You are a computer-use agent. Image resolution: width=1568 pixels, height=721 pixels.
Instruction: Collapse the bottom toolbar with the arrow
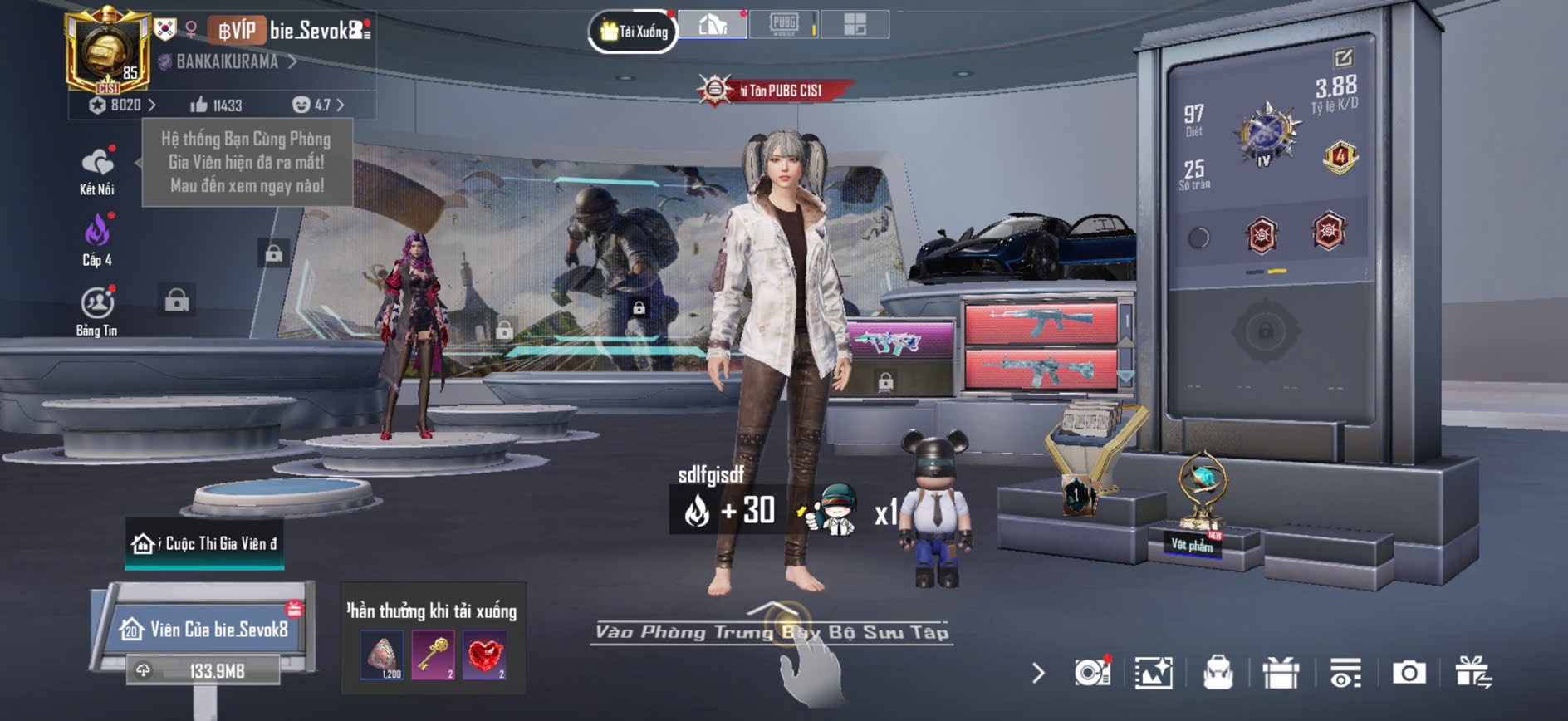(x=1038, y=673)
